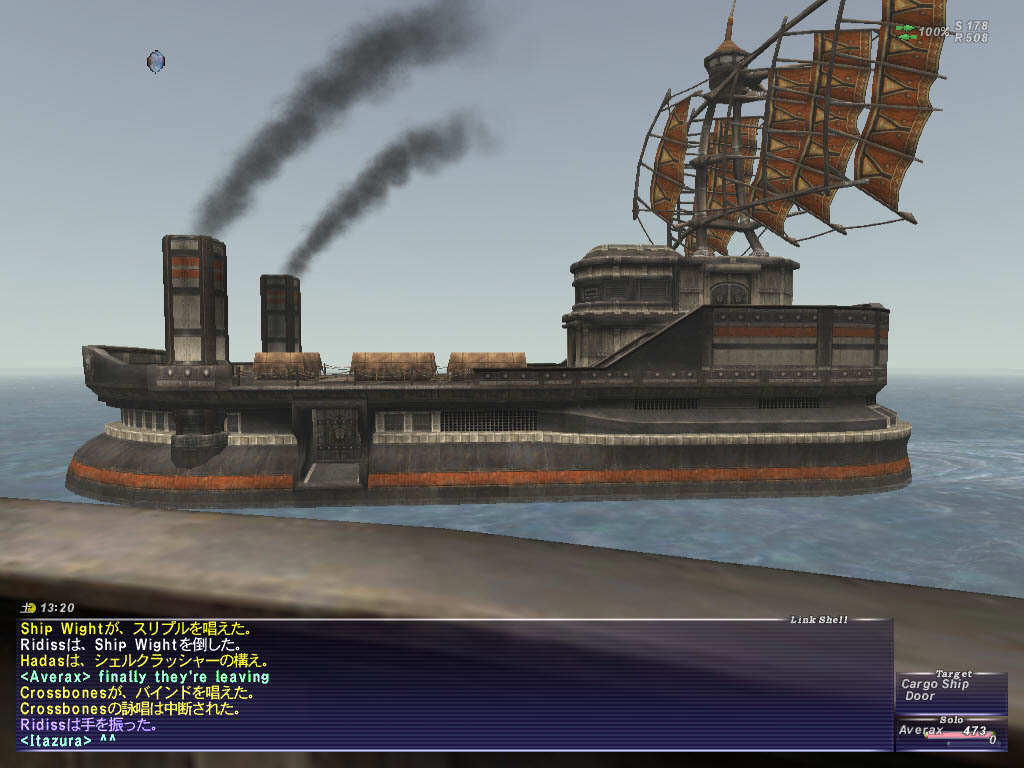Viewport: 1024px width, 768px height.
Task: Click the crystal compass icon
Action: point(155,61)
